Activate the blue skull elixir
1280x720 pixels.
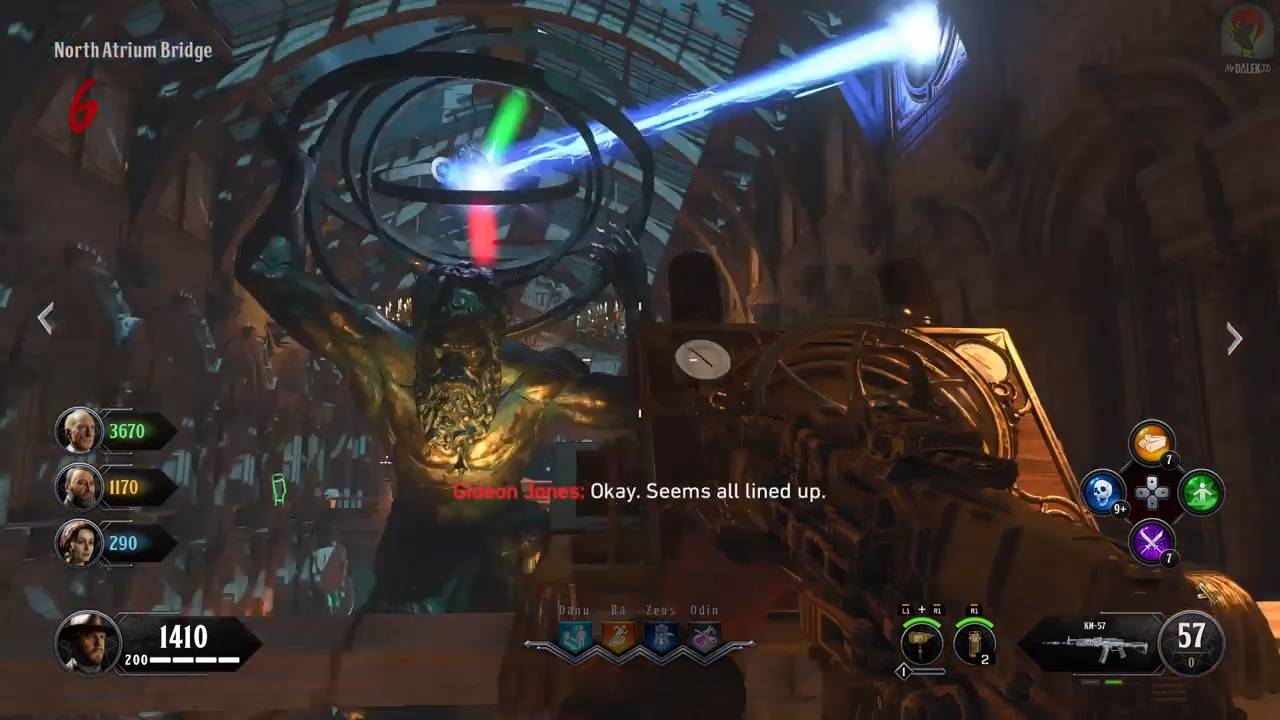coord(1104,493)
